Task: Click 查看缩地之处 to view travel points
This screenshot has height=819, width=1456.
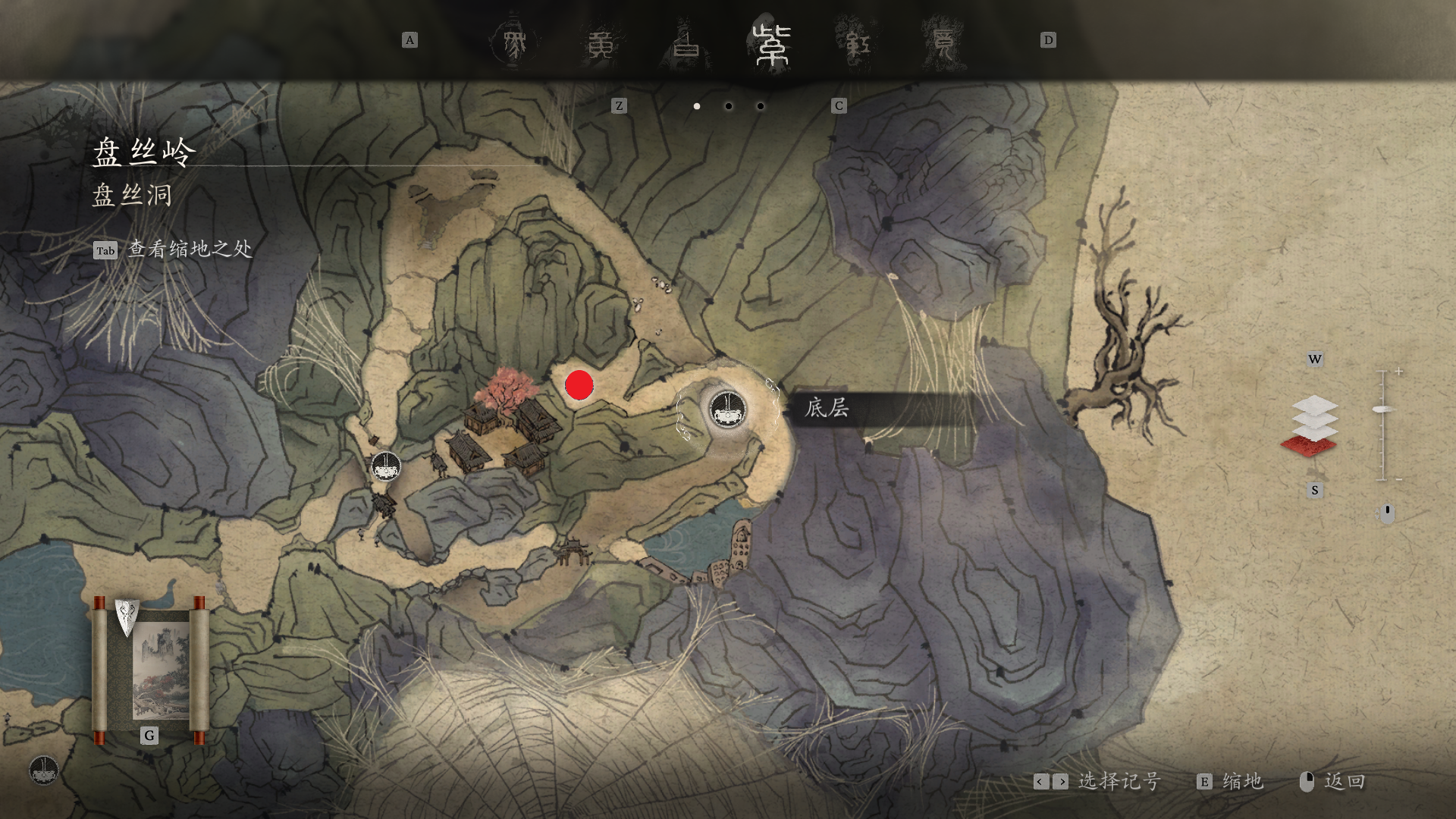Action: 190,249
